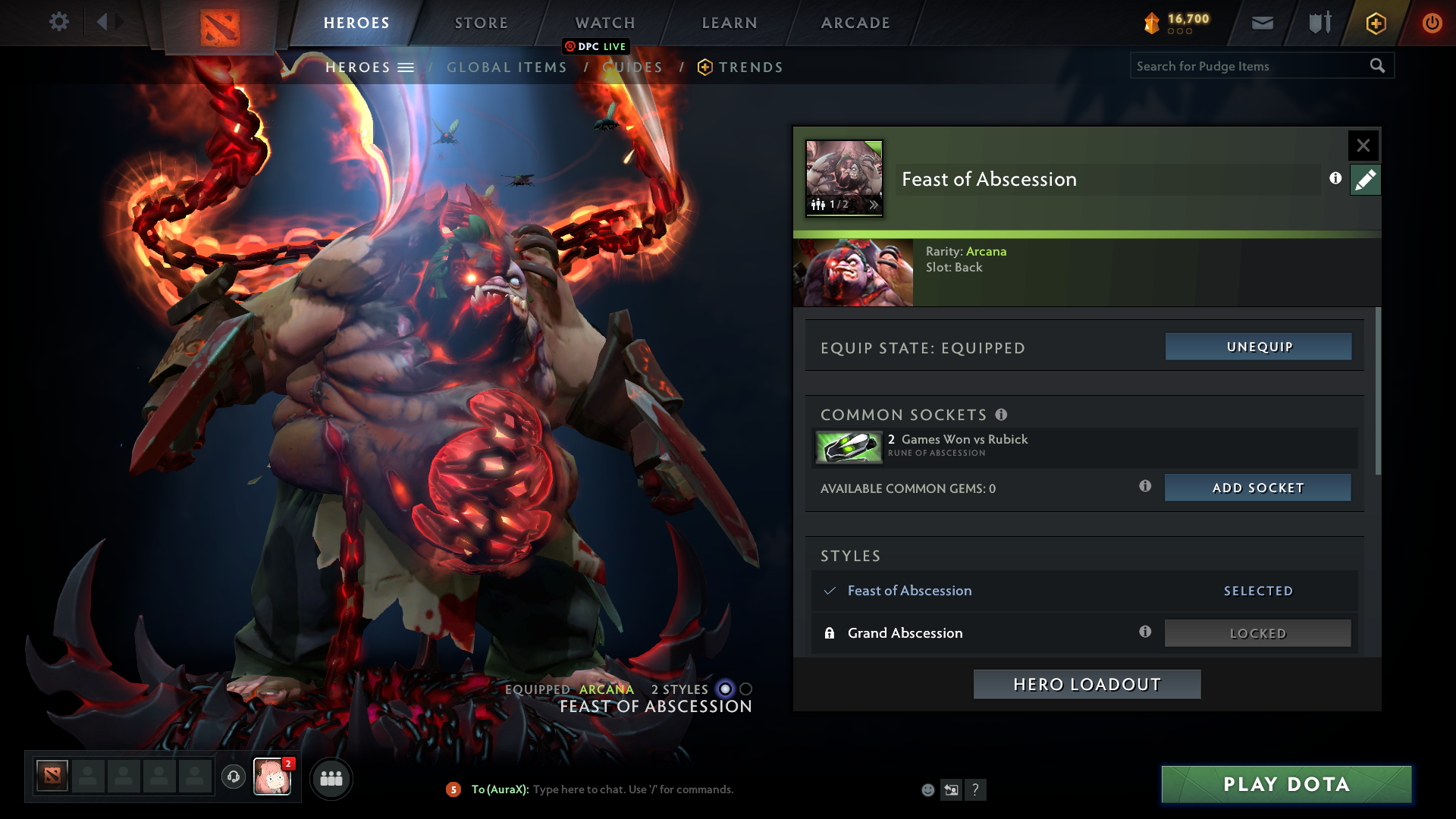
Task: Open the mail inbox icon
Action: (x=1261, y=23)
